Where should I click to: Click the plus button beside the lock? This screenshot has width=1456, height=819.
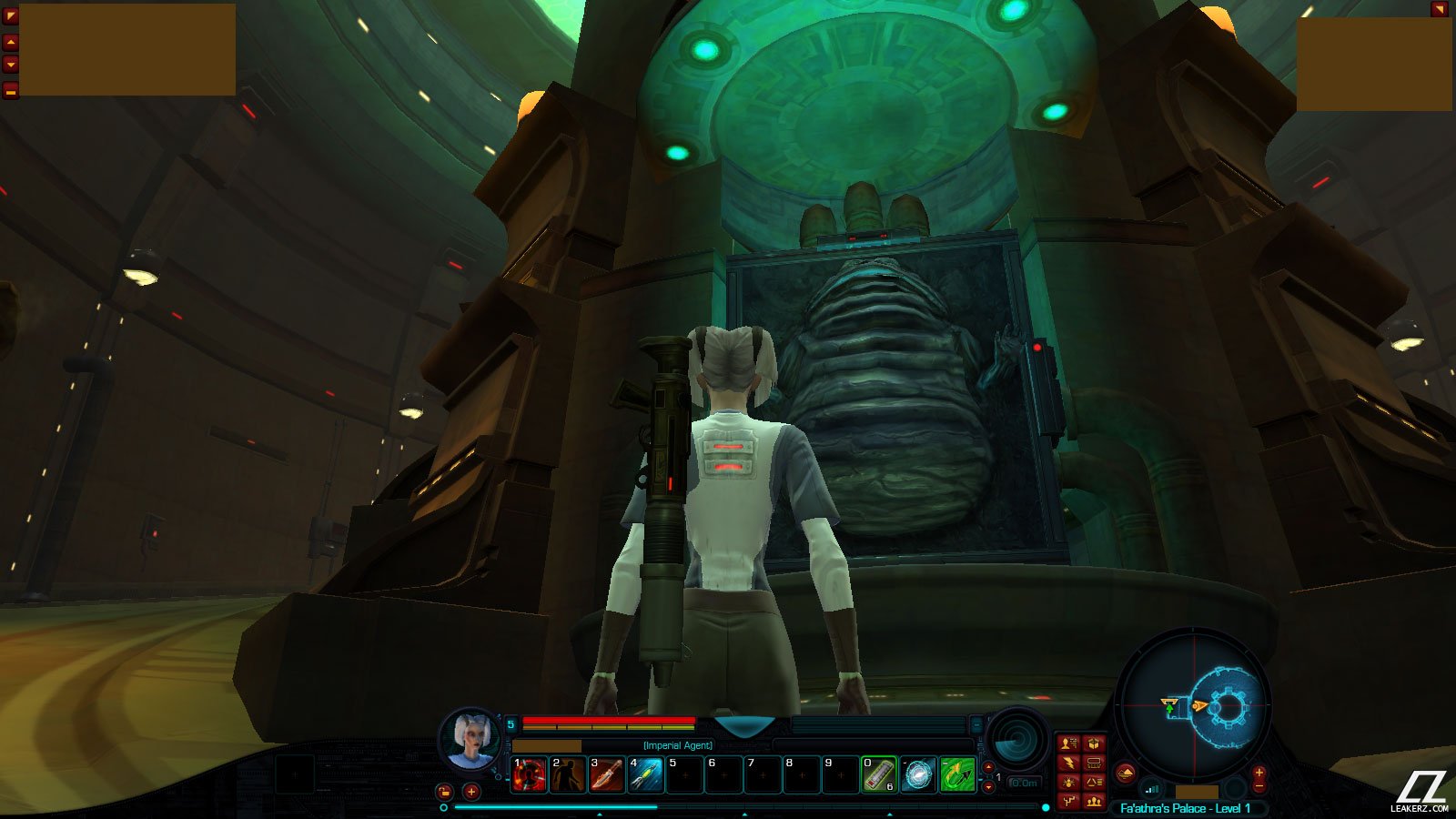point(471,792)
